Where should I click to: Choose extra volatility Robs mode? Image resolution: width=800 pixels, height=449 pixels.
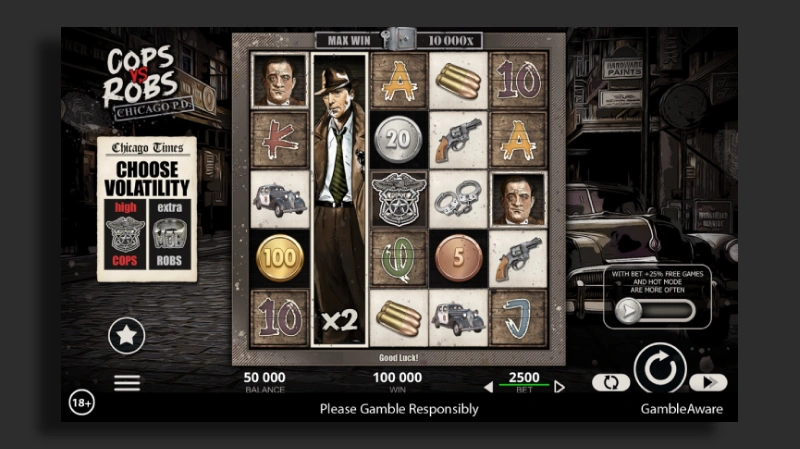click(170, 235)
